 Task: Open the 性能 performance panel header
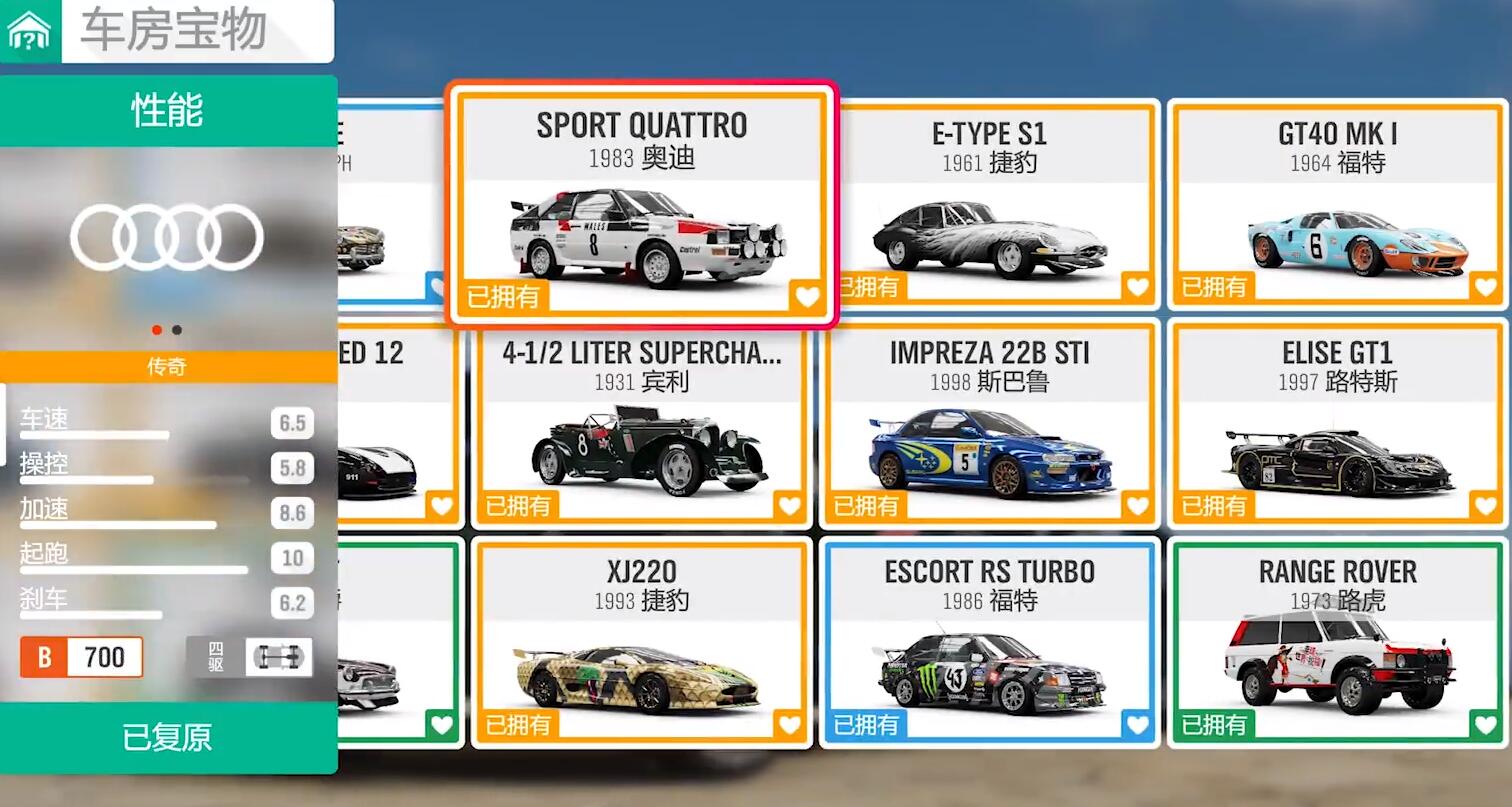click(x=167, y=110)
